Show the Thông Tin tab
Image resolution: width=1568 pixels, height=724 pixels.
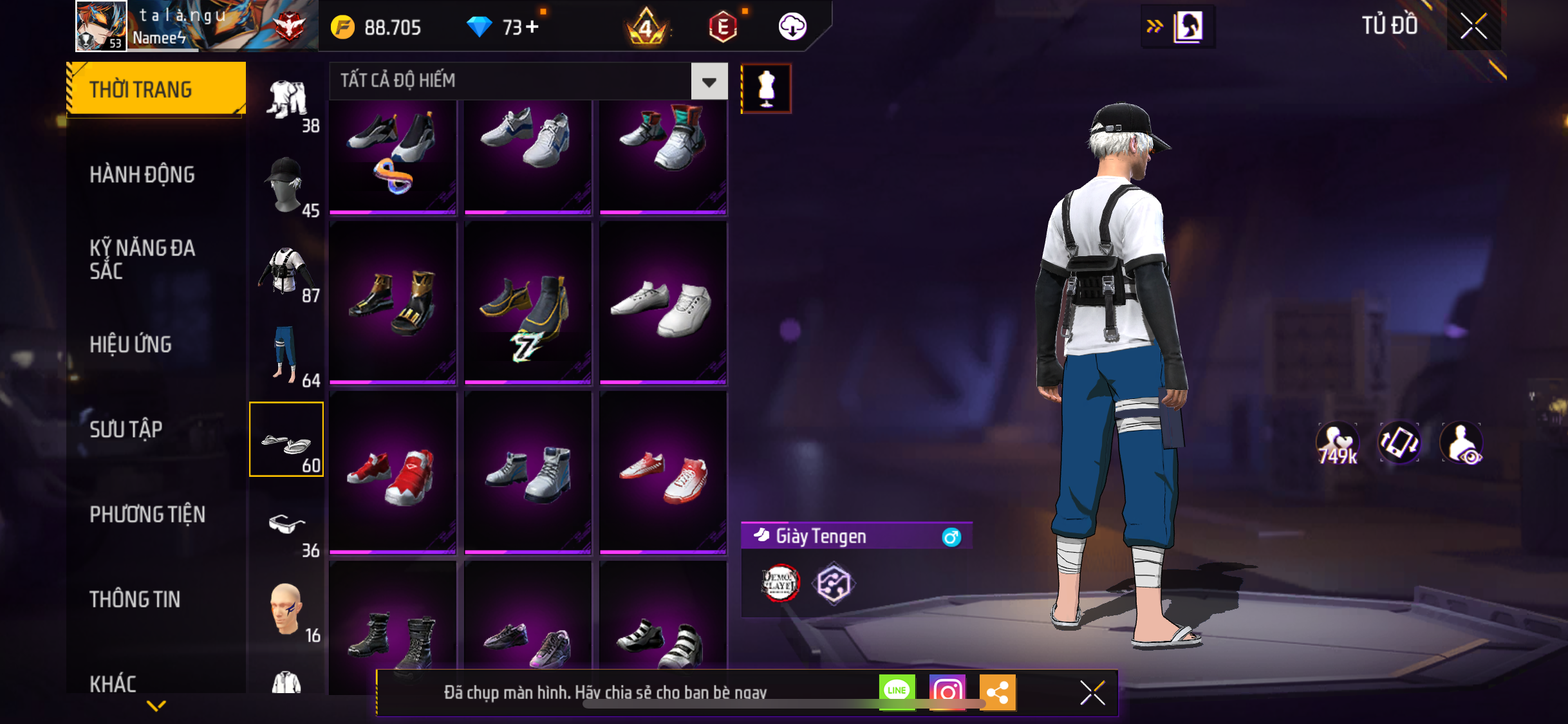tap(135, 599)
